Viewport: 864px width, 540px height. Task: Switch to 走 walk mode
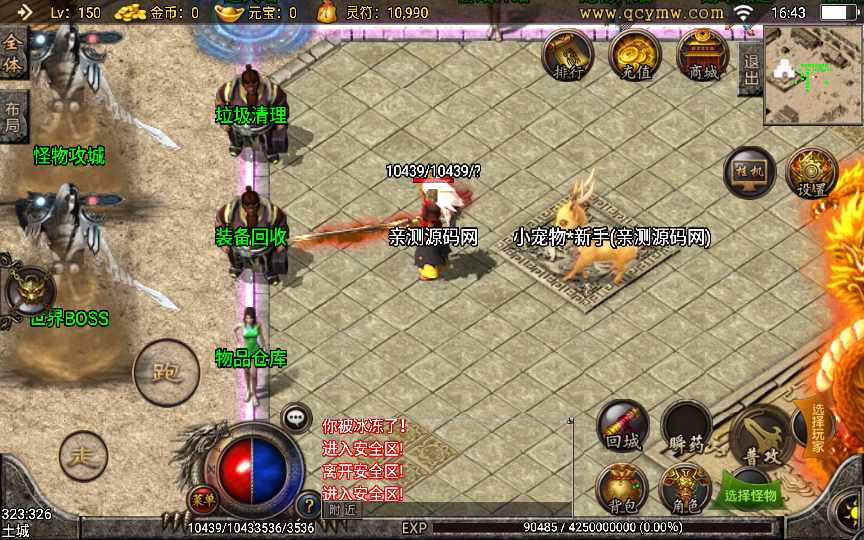83,457
